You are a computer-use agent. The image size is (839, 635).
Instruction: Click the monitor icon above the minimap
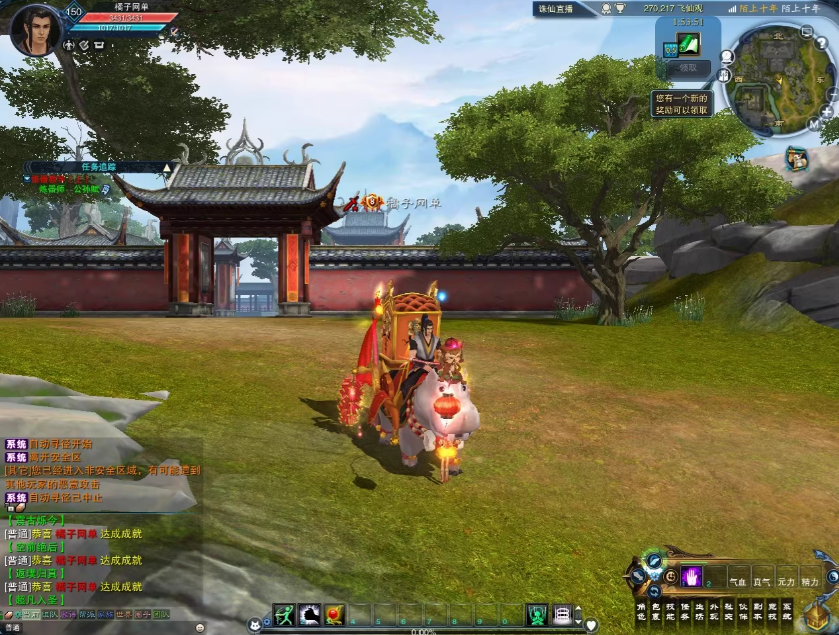pos(805,29)
